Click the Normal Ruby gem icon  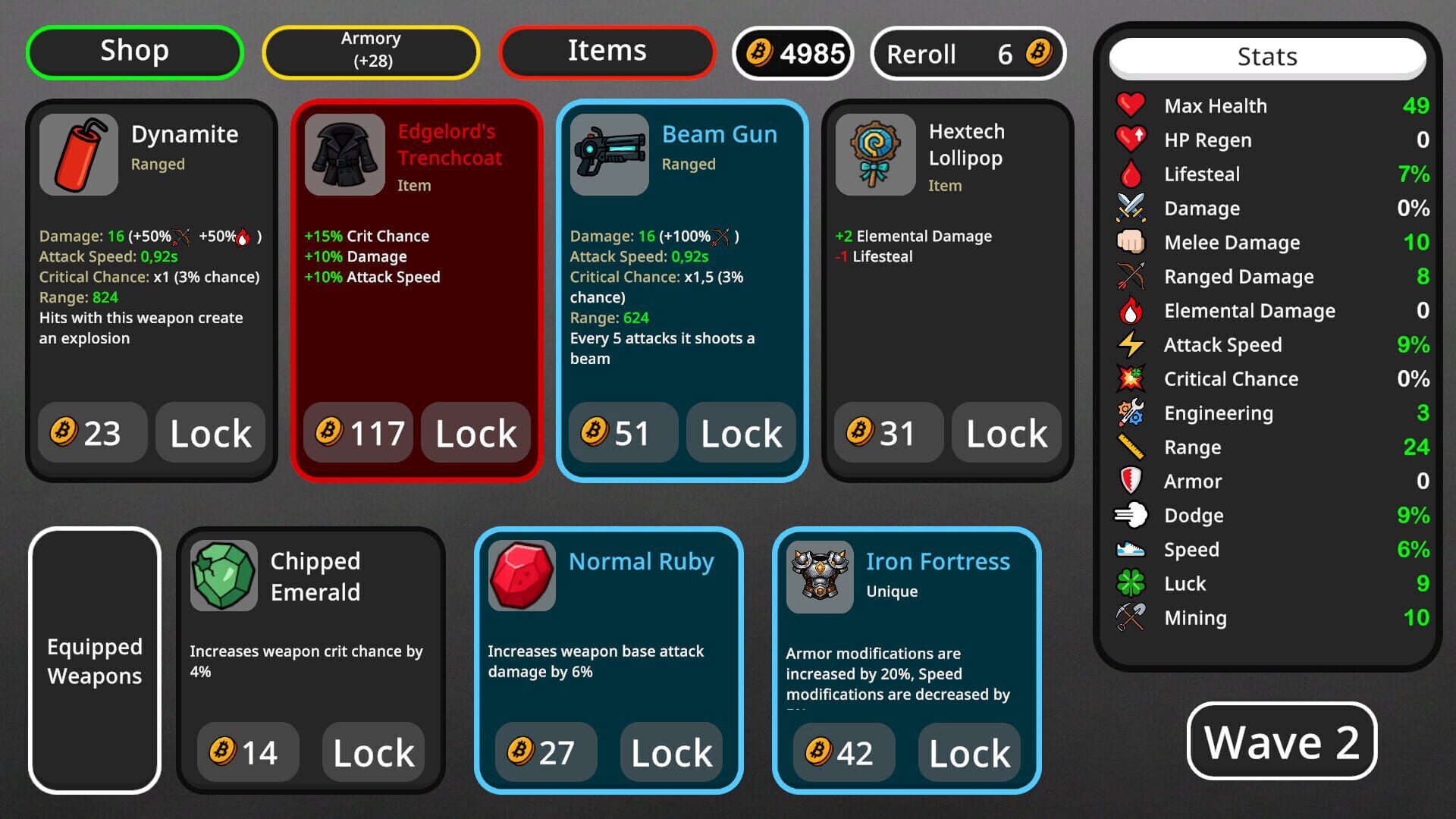pyautogui.click(x=521, y=575)
